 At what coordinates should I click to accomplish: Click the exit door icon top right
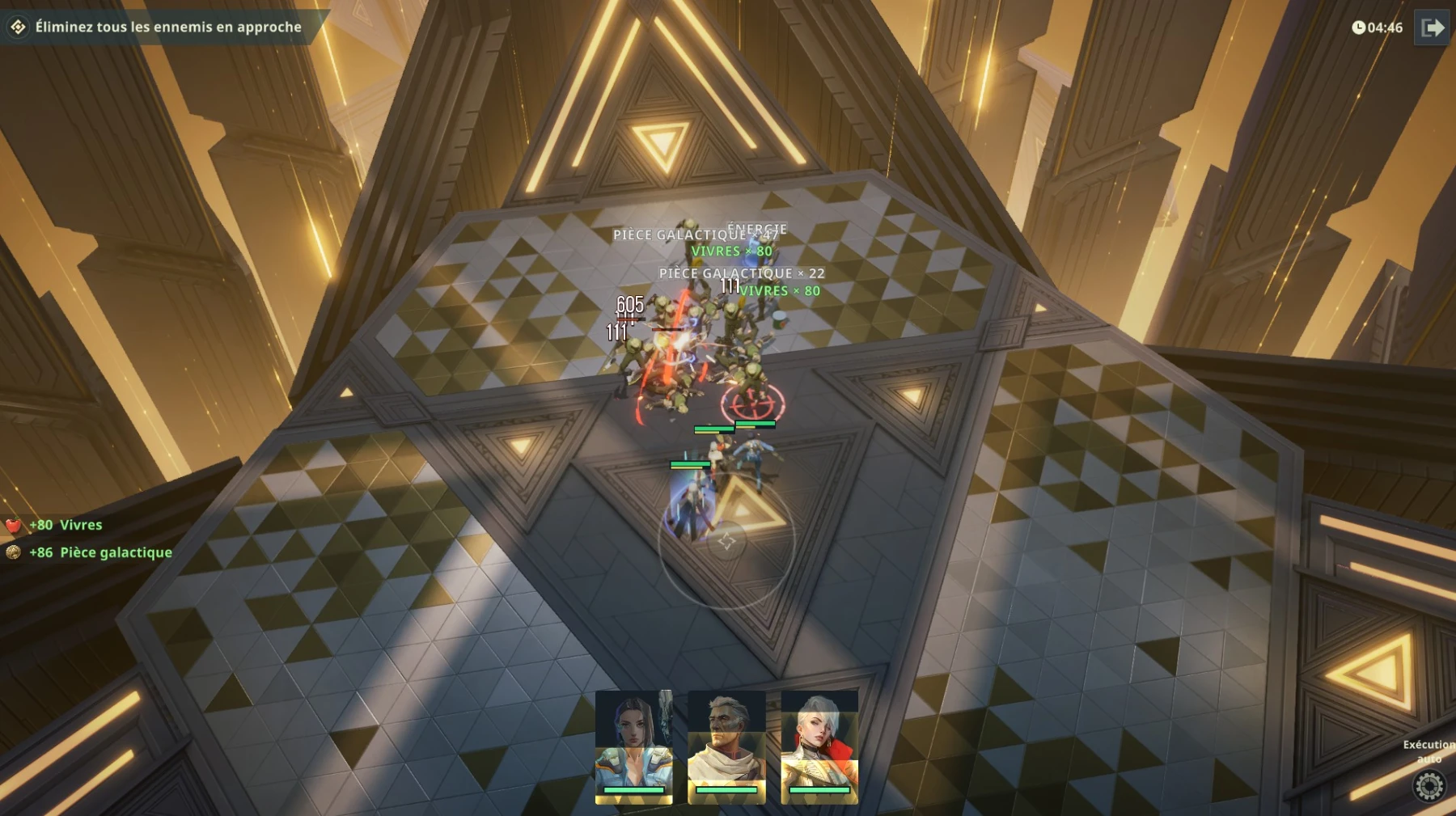[x=1433, y=27]
